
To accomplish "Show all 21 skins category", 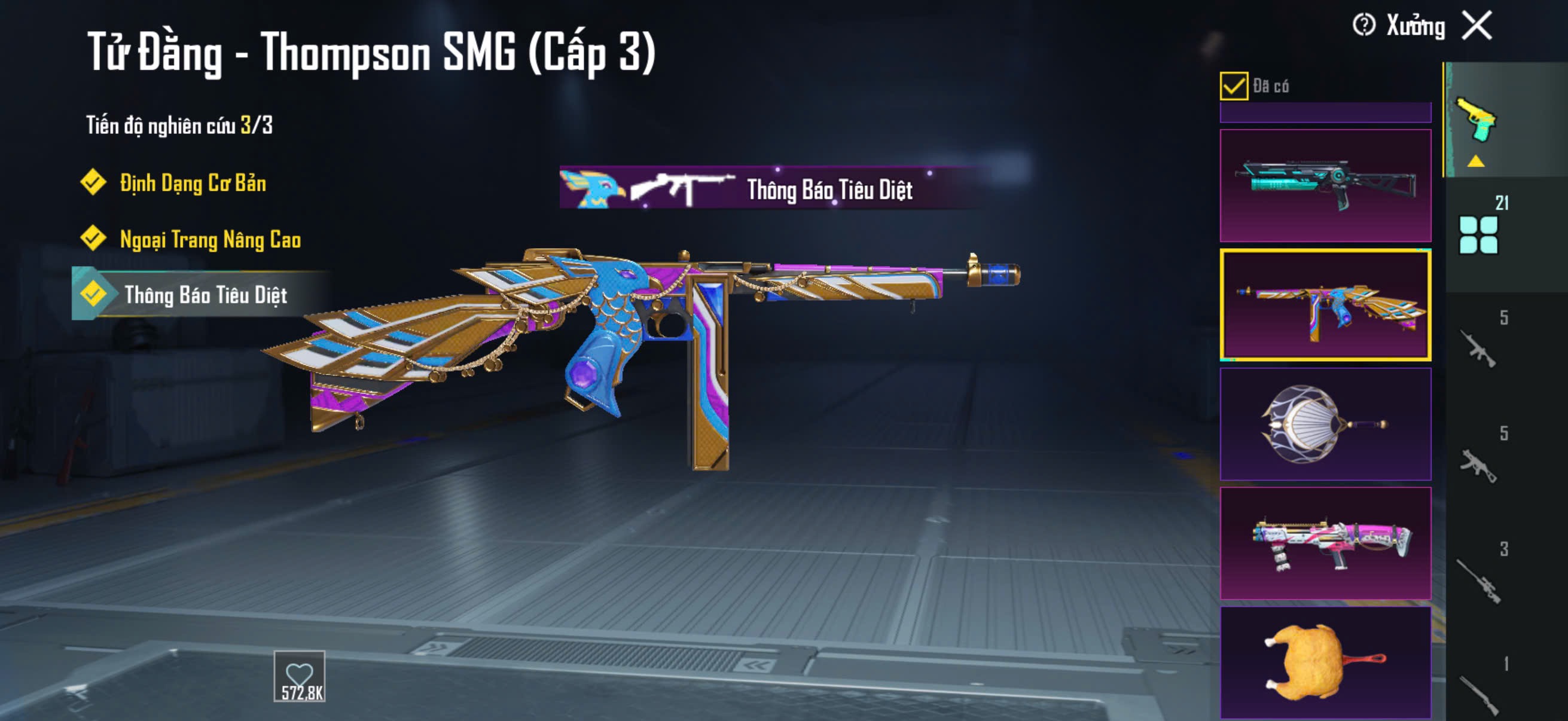I will tap(1479, 234).
